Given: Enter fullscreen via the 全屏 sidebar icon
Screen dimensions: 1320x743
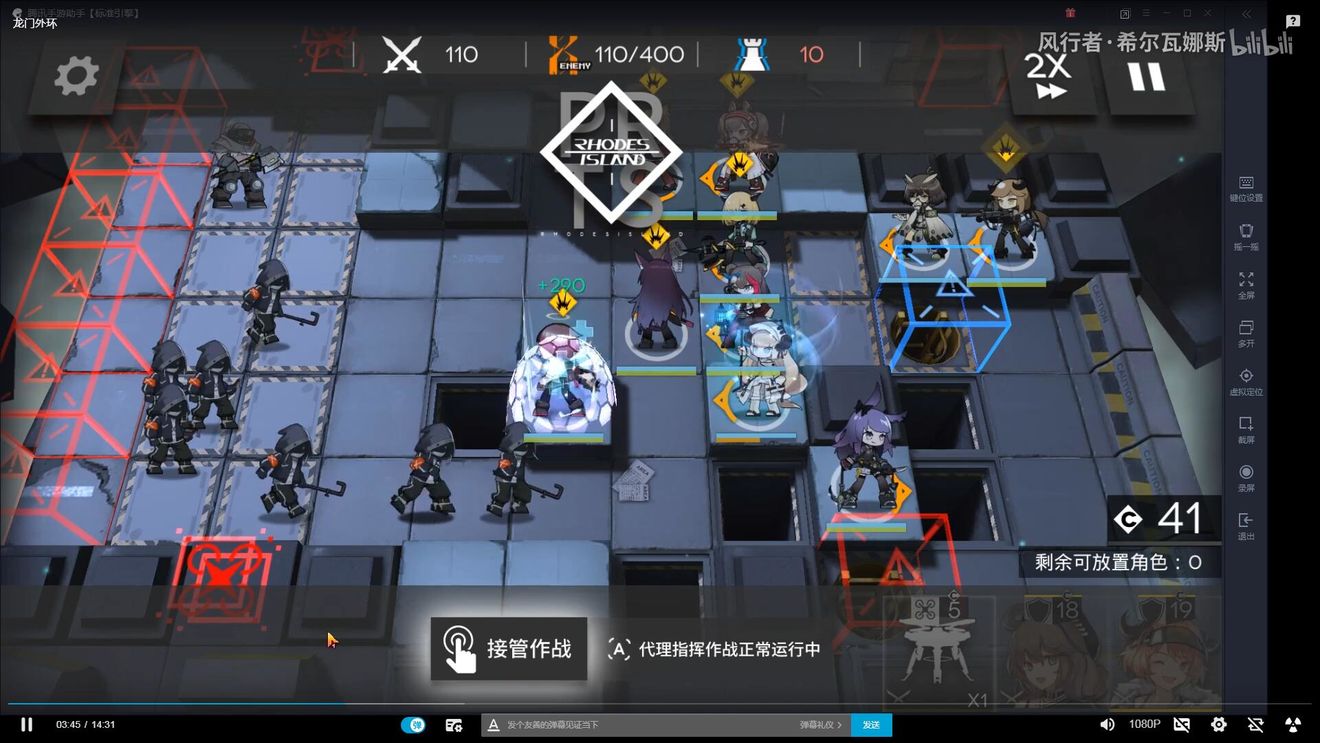Looking at the screenshot, I should tap(1246, 285).
